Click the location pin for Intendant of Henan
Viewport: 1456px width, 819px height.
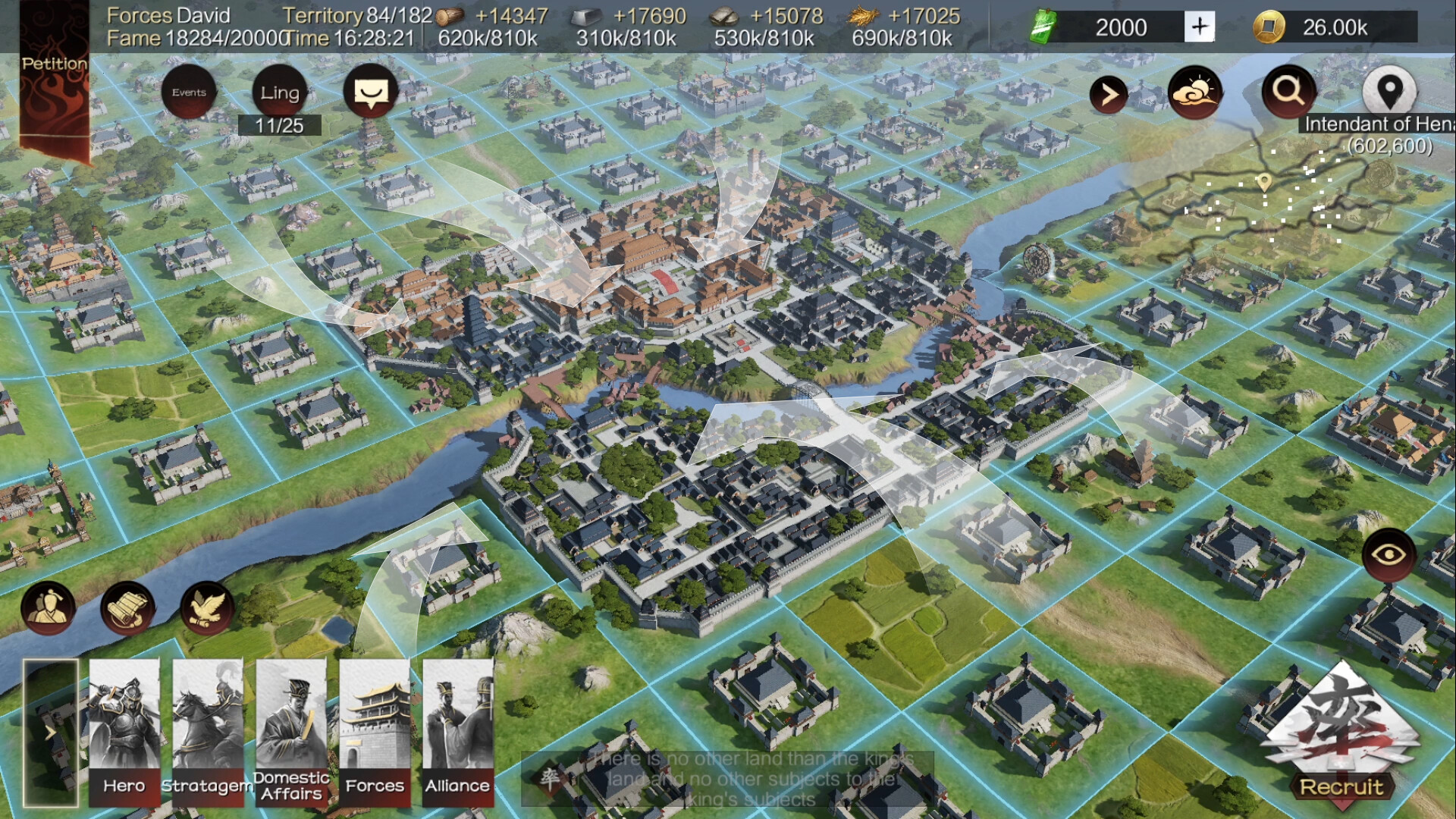click(x=1390, y=91)
